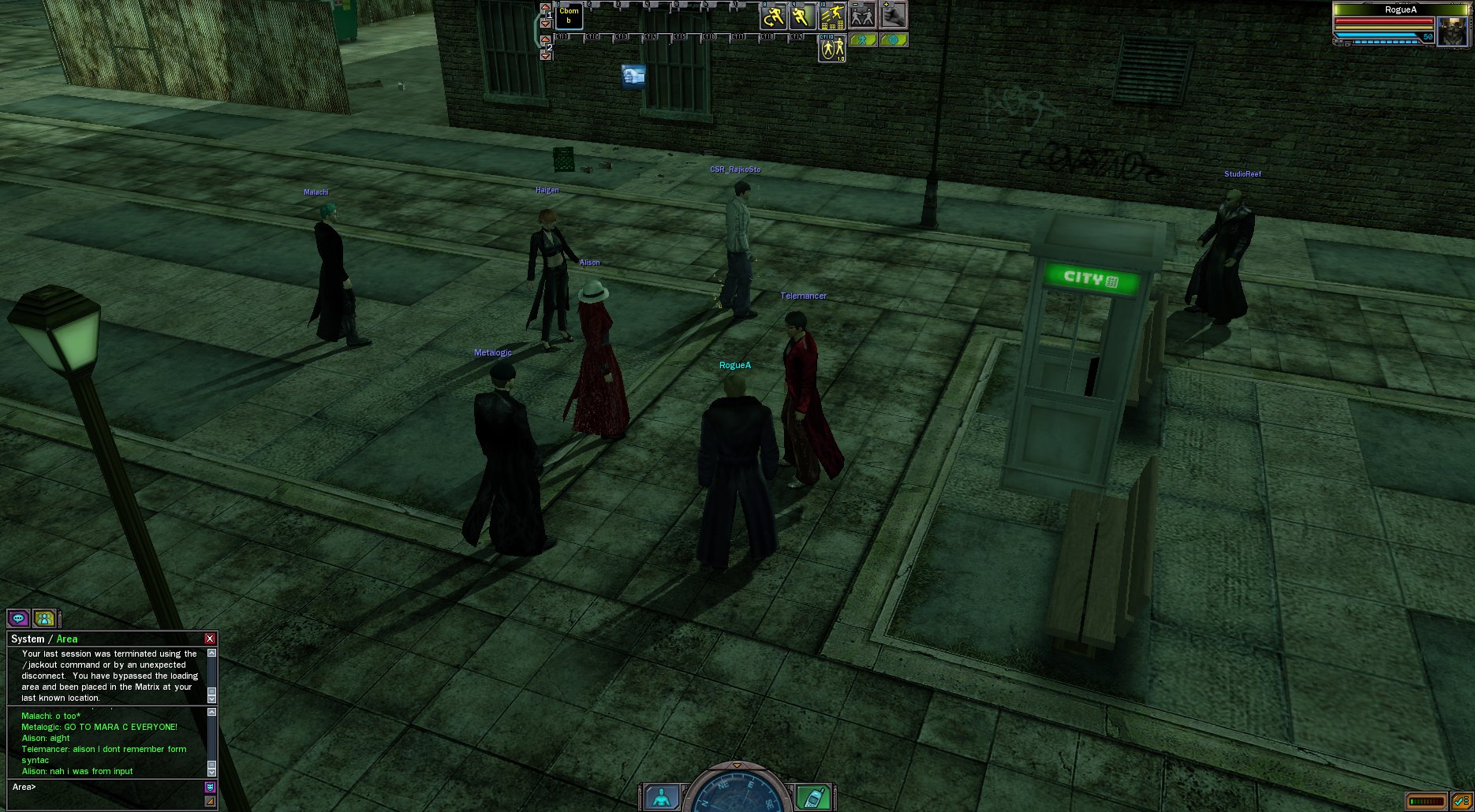Close the System / Area chat window
The width and height of the screenshot is (1475, 812).
[210, 639]
